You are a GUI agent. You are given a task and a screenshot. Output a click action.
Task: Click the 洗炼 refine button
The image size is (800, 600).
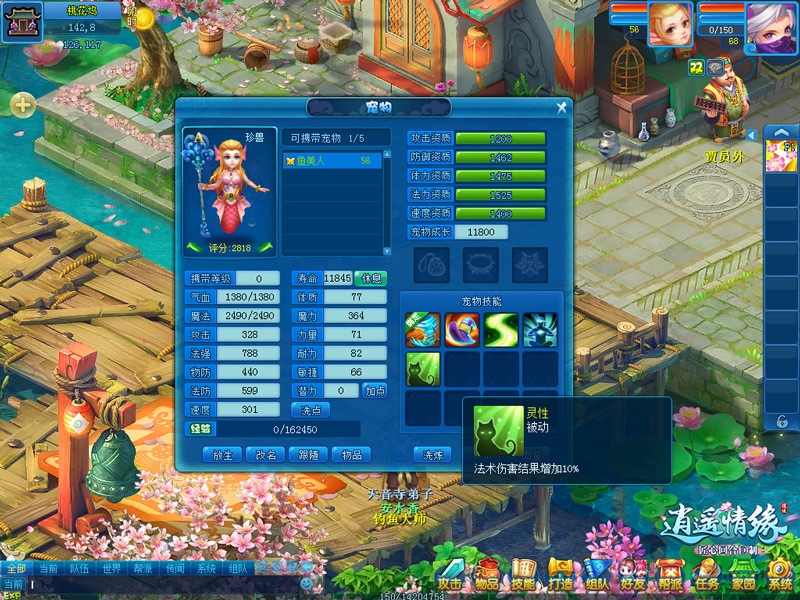(433, 454)
